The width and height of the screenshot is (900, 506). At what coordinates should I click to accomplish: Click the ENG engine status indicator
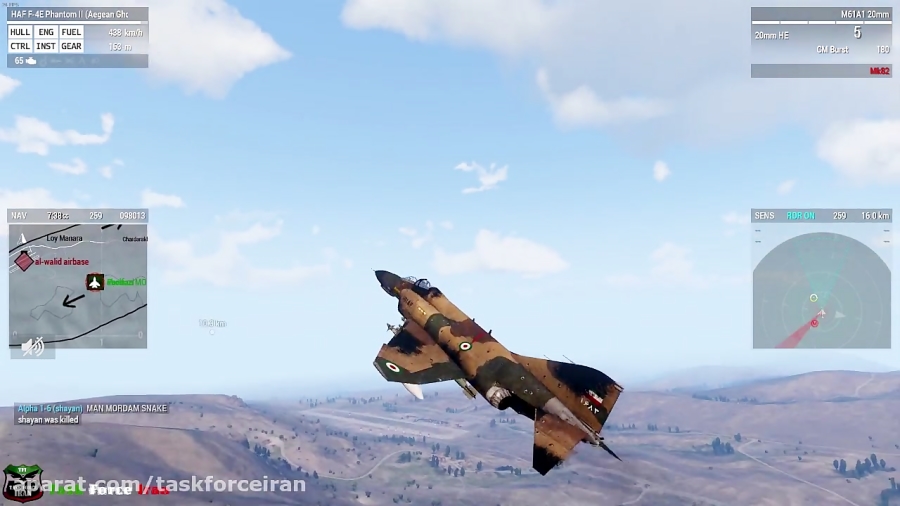46,32
